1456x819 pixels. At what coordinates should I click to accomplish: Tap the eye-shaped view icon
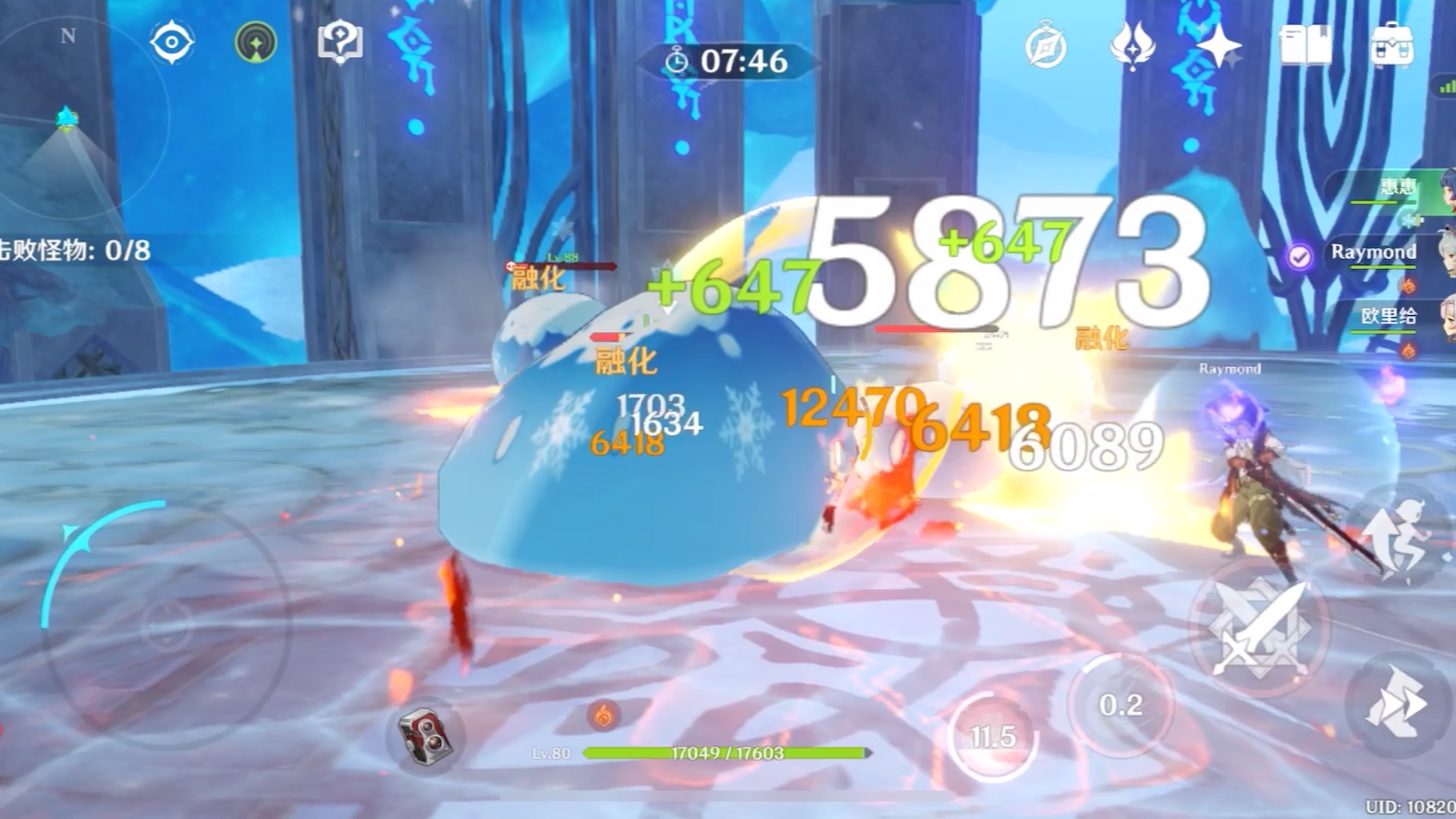click(x=172, y=43)
